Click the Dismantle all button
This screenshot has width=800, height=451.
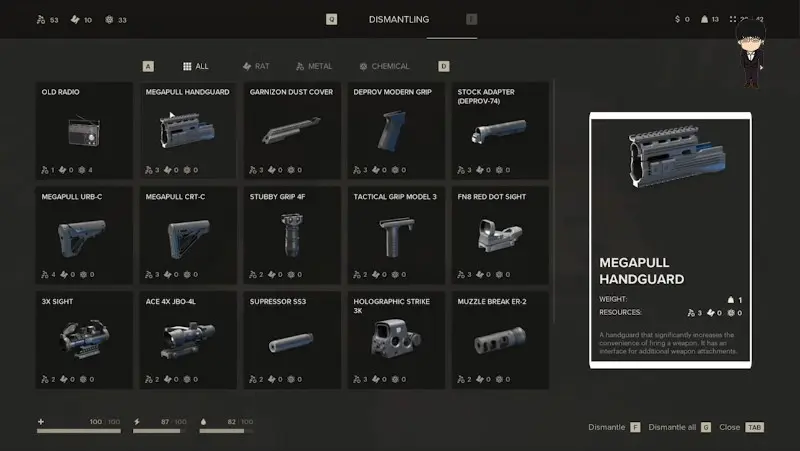678,427
